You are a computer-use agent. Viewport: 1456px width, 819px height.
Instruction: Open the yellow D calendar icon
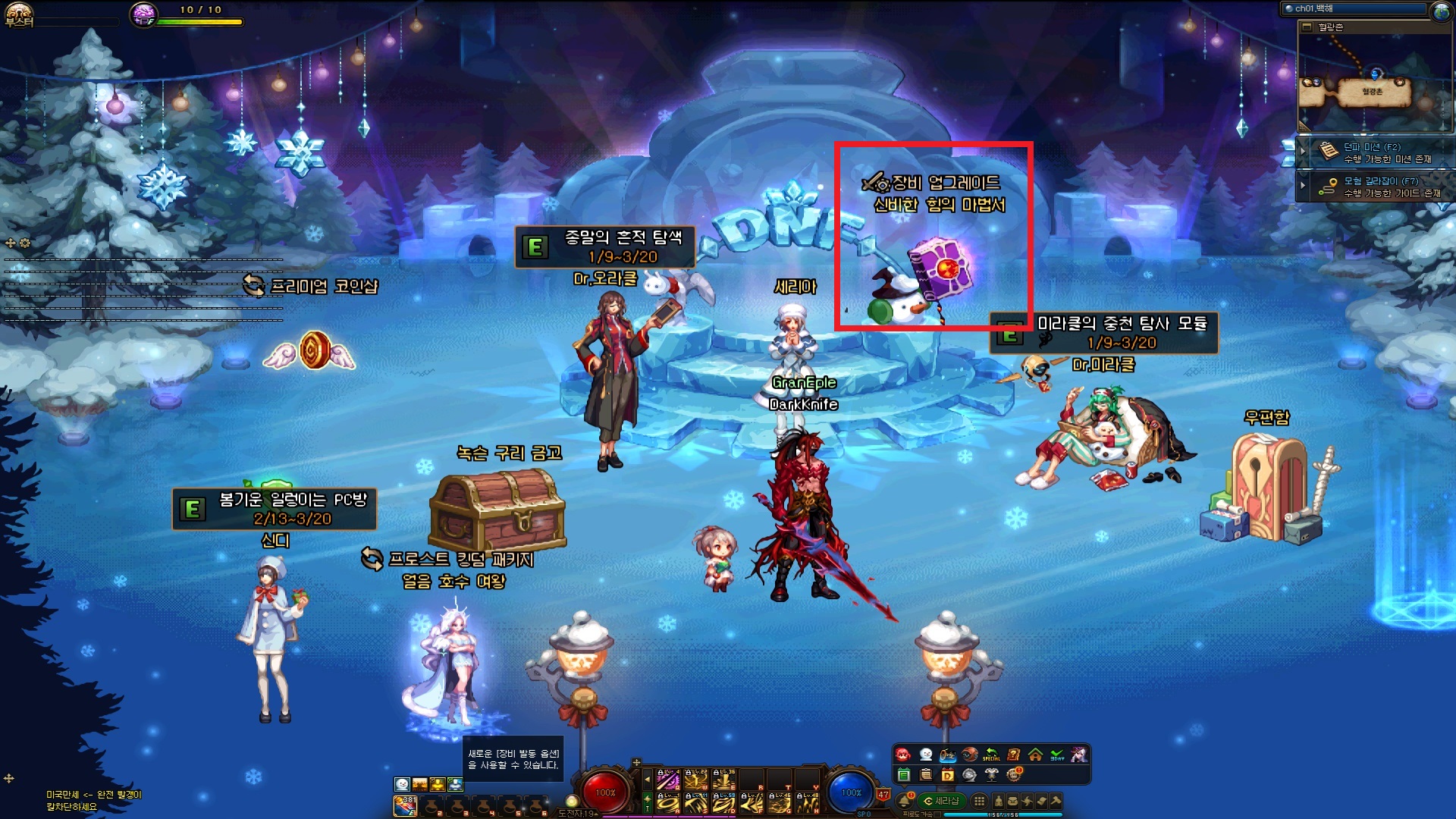coord(947,775)
